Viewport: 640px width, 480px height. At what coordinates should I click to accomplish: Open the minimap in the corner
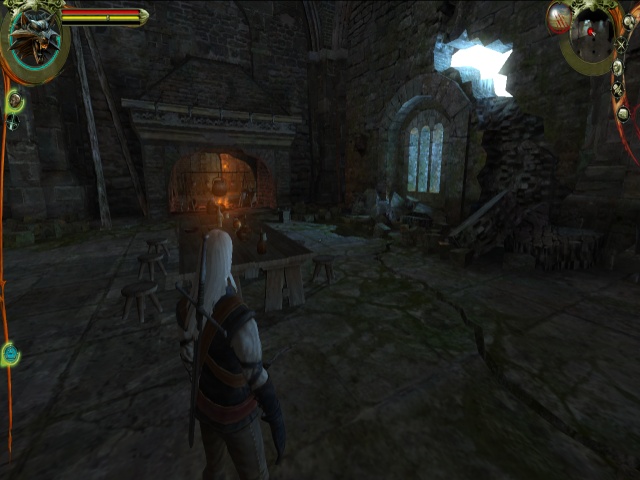tap(597, 36)
